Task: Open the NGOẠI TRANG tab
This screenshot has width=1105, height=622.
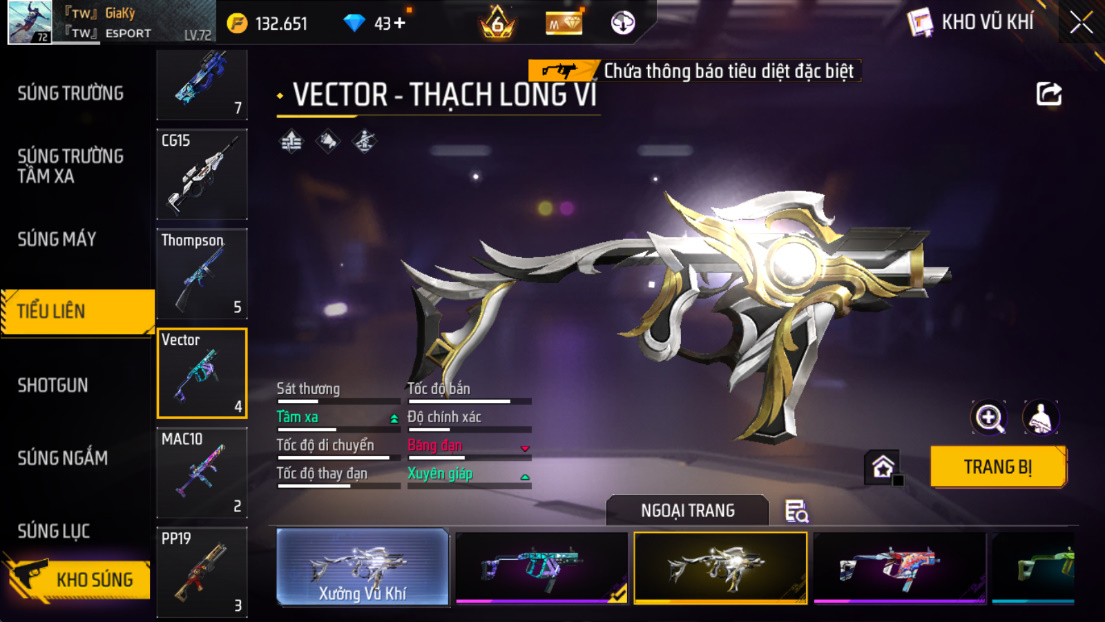Action: [687, 510]
